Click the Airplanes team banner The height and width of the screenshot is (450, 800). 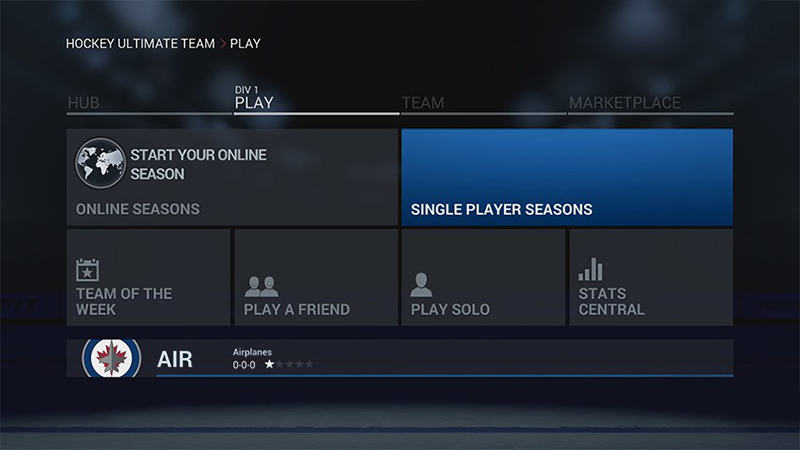(x=400, y=358)
